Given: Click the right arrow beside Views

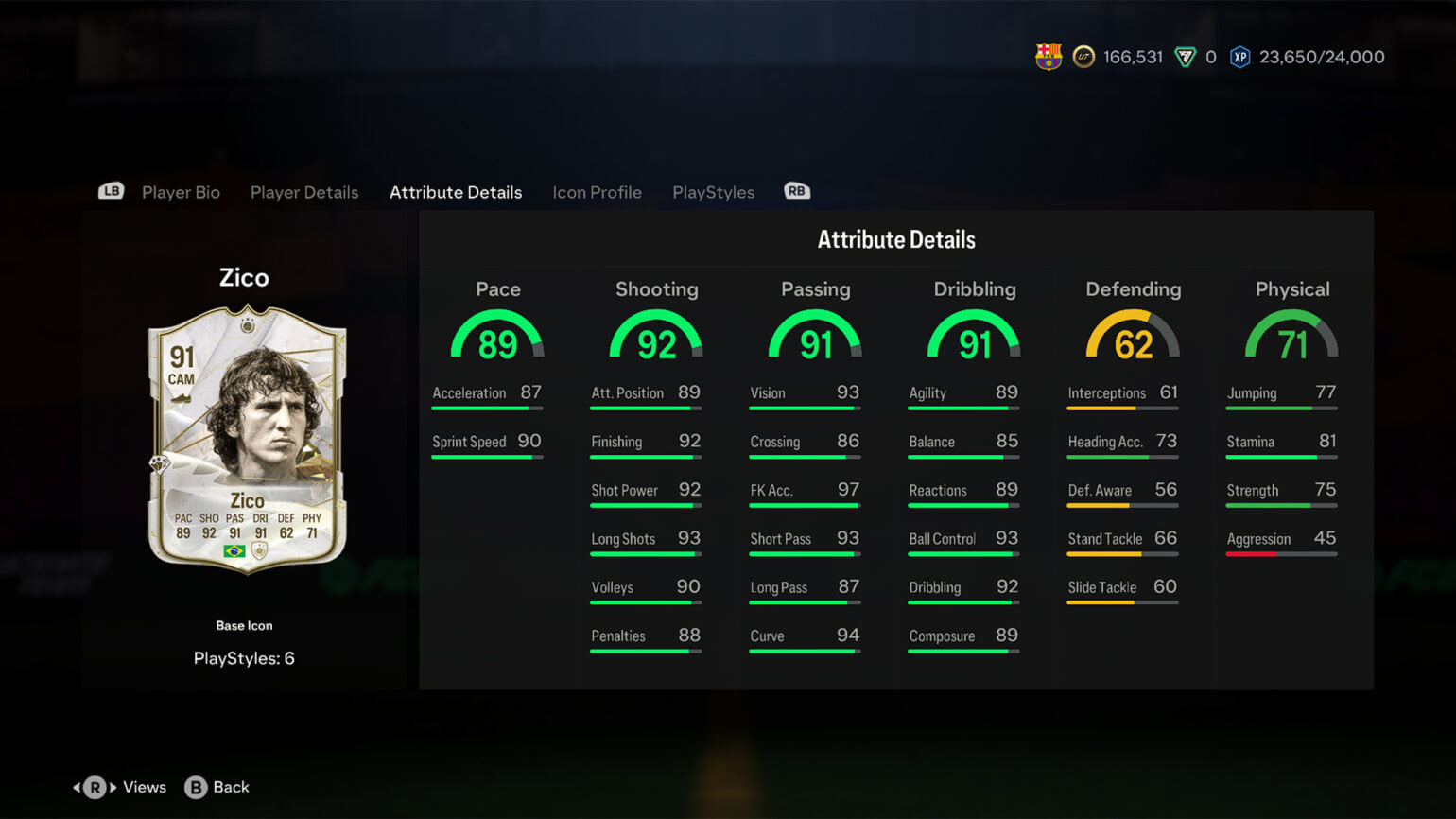Looking at the screenshot, I should (x=113, y=786).
